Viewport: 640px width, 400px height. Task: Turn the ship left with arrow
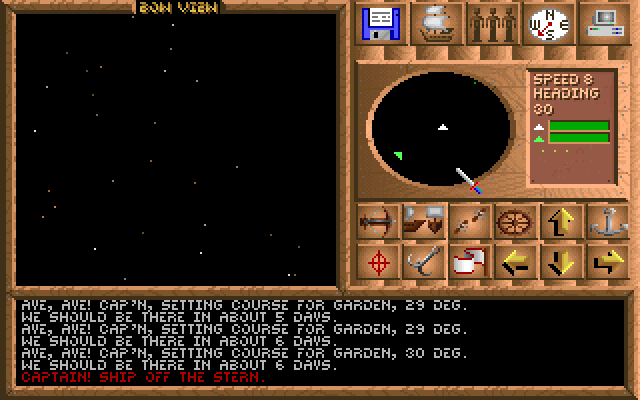pyautogui.click(x=513, y=262)
